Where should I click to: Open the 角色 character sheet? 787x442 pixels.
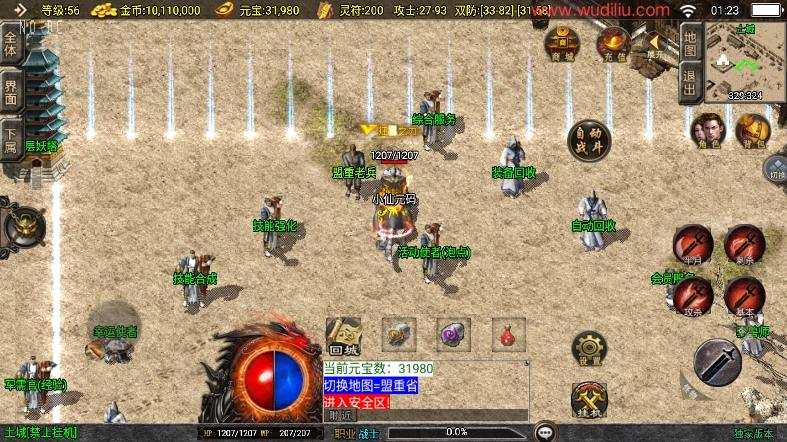coord(709,131)
